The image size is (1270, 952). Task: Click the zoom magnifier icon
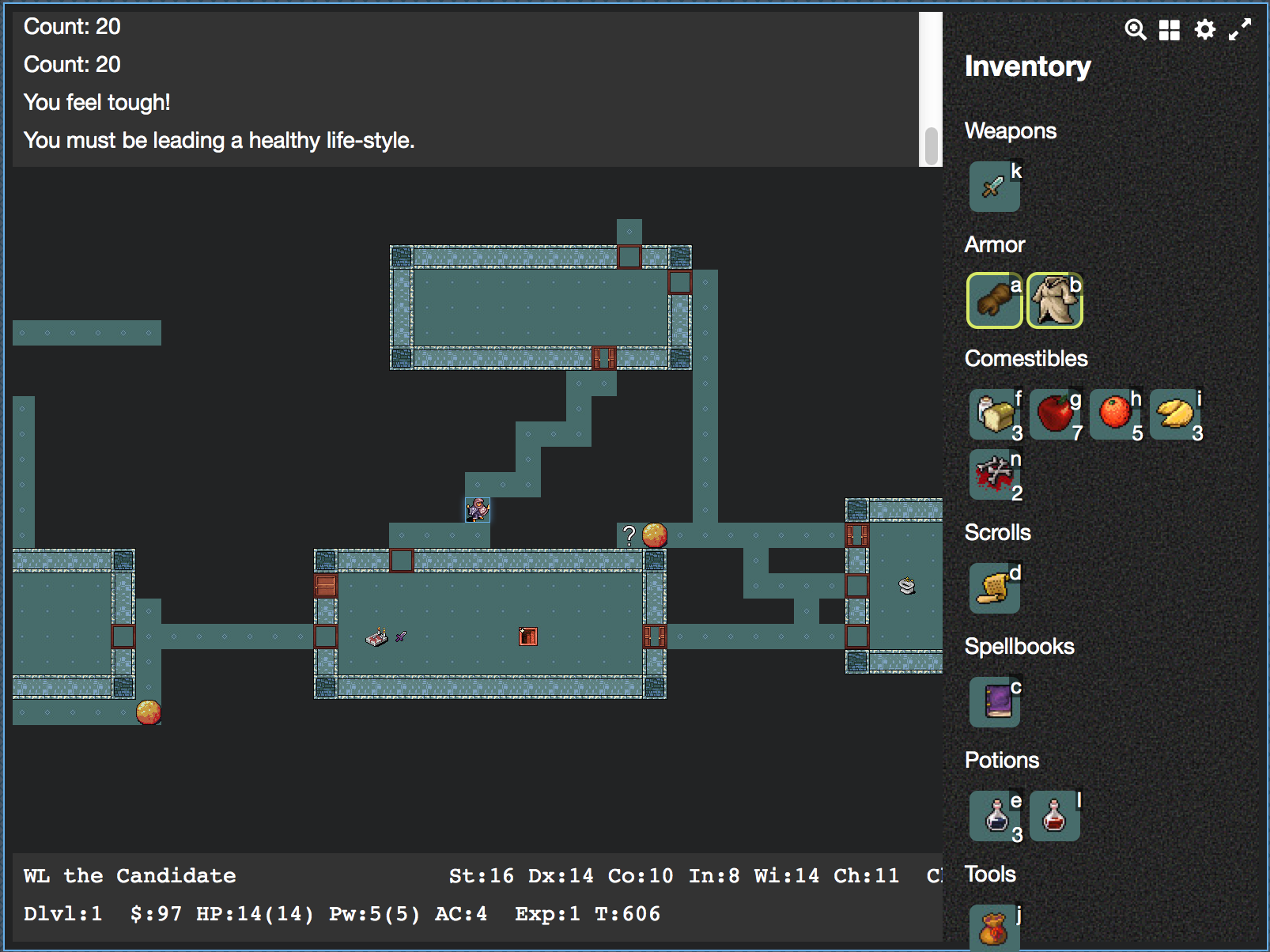(1136, 30)
